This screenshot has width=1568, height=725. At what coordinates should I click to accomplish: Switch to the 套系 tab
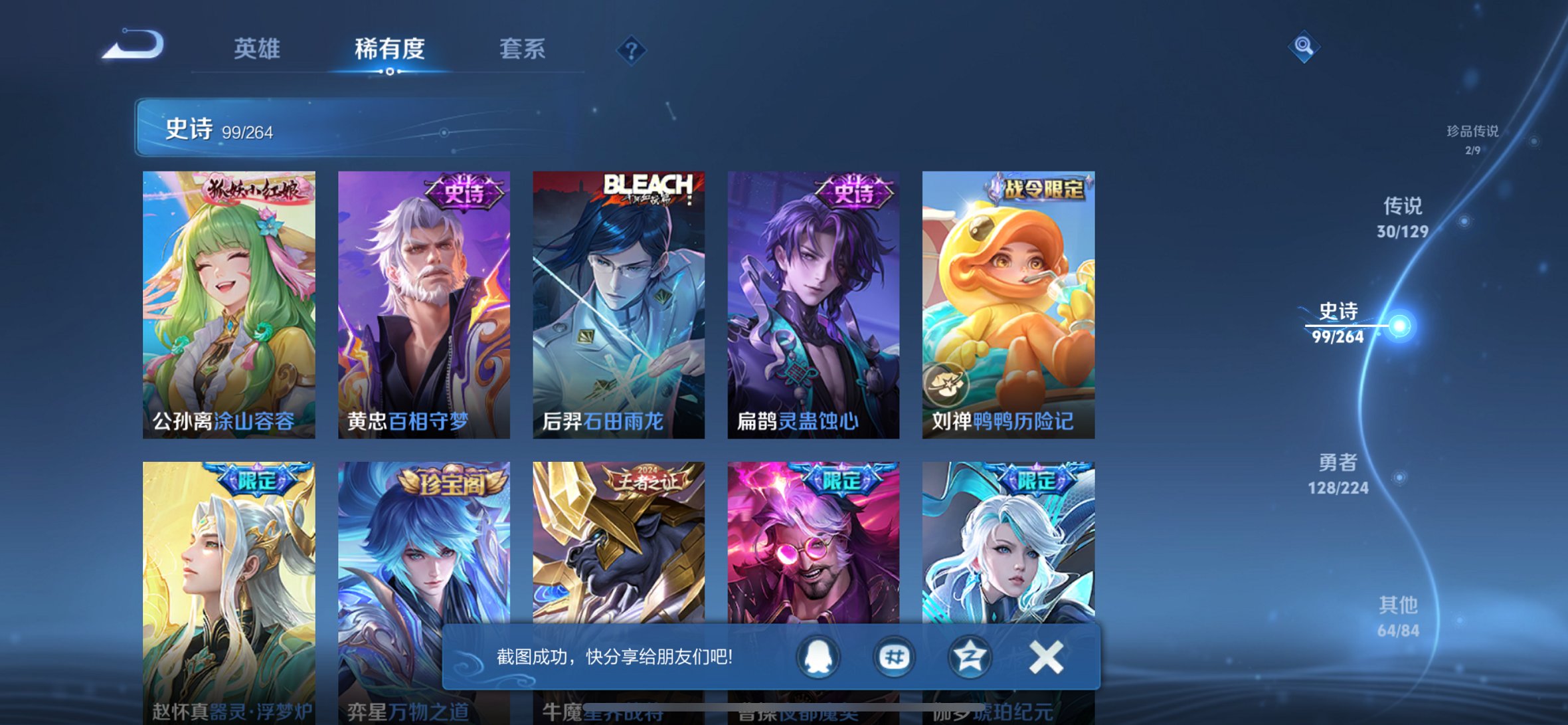pyautogui.click(x=524, y=50)
